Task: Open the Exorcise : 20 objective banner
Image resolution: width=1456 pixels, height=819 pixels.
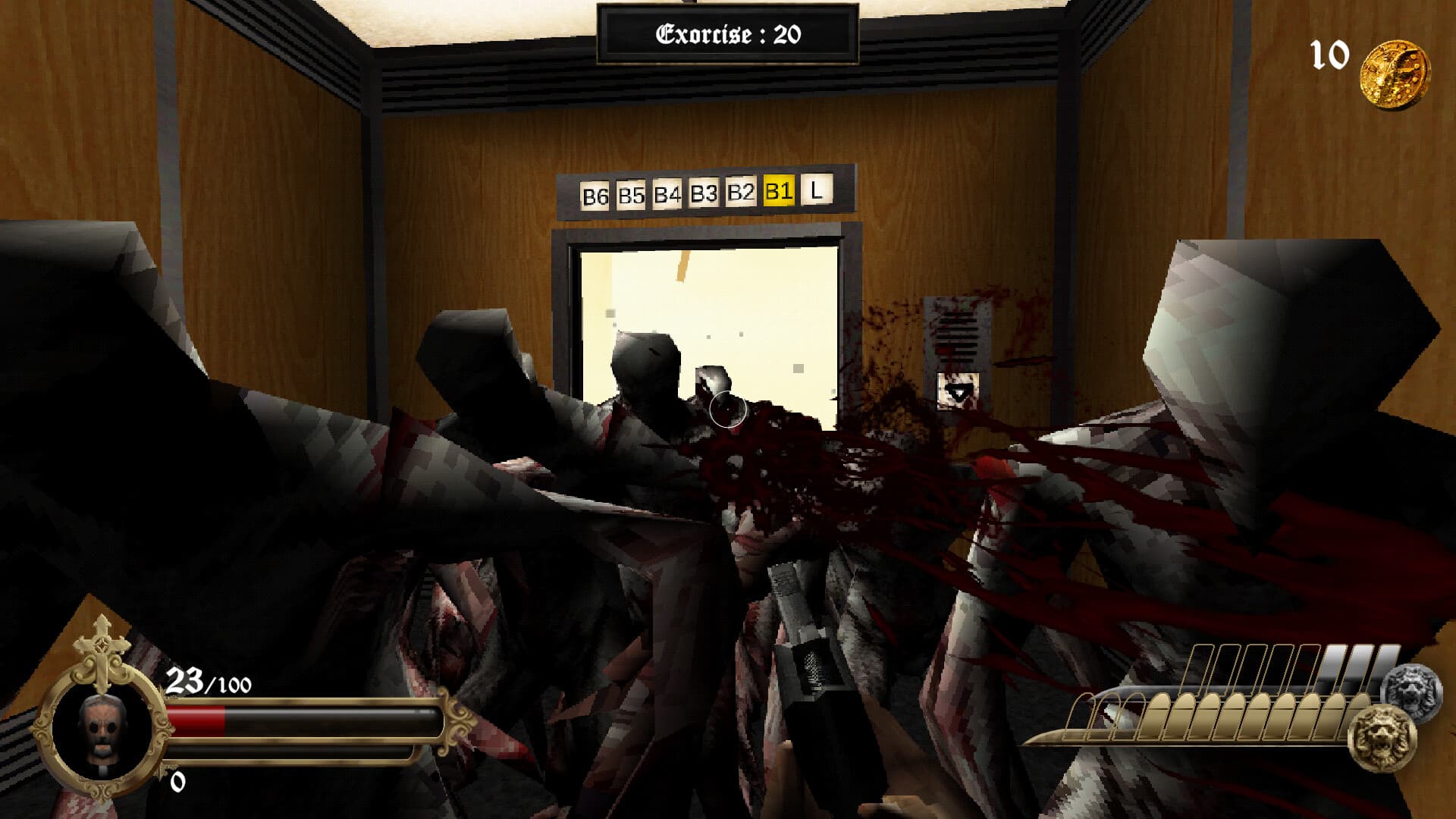Action: point(728,30)
